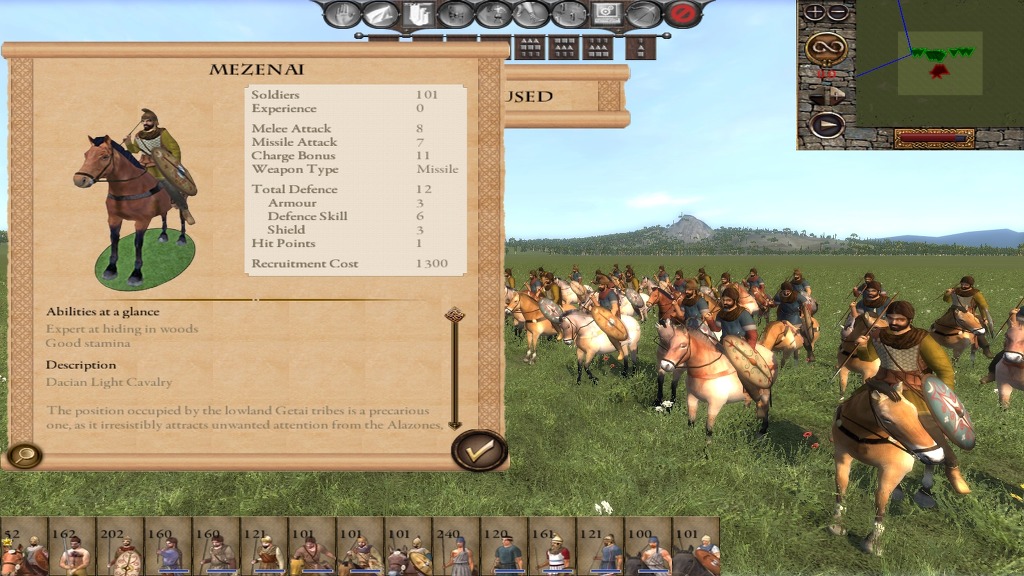Click the battlefield minimap
The image size is (1024, 576).
(x=939, y=62)
